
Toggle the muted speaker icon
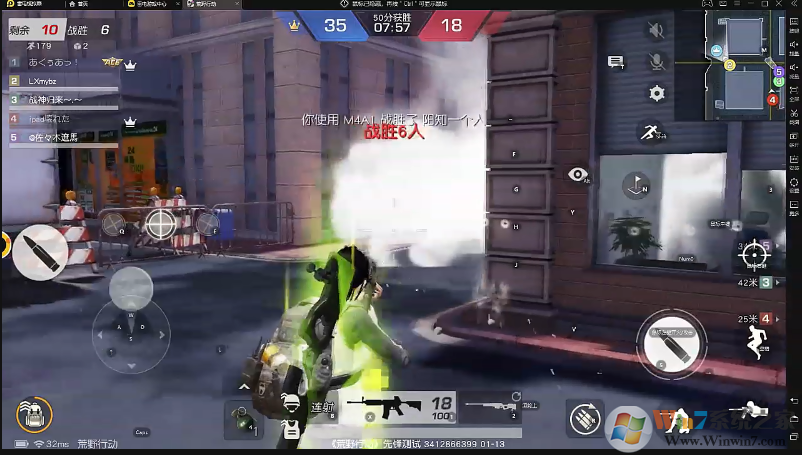click(656, 31)
